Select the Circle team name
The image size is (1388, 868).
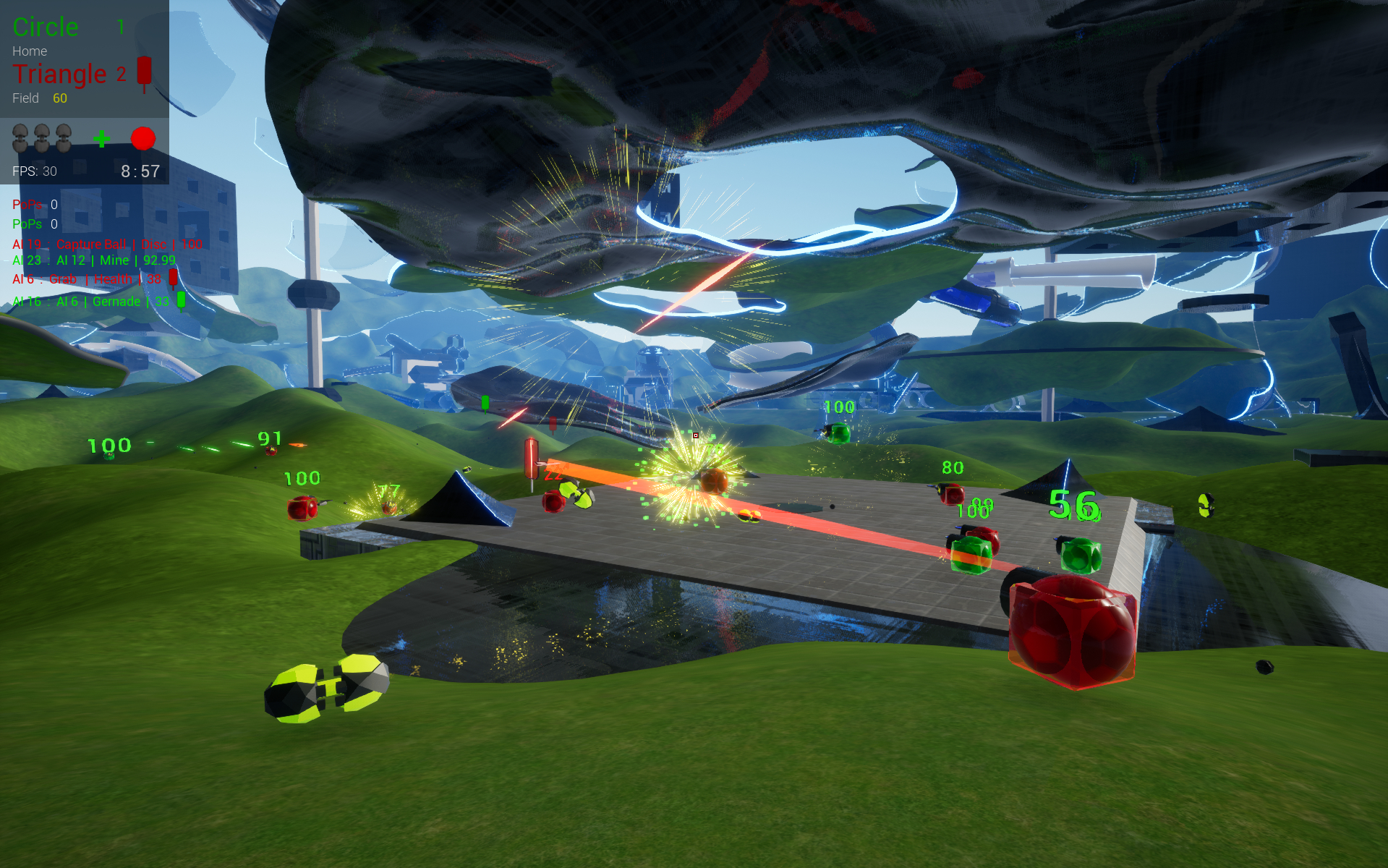click(46, 27)
